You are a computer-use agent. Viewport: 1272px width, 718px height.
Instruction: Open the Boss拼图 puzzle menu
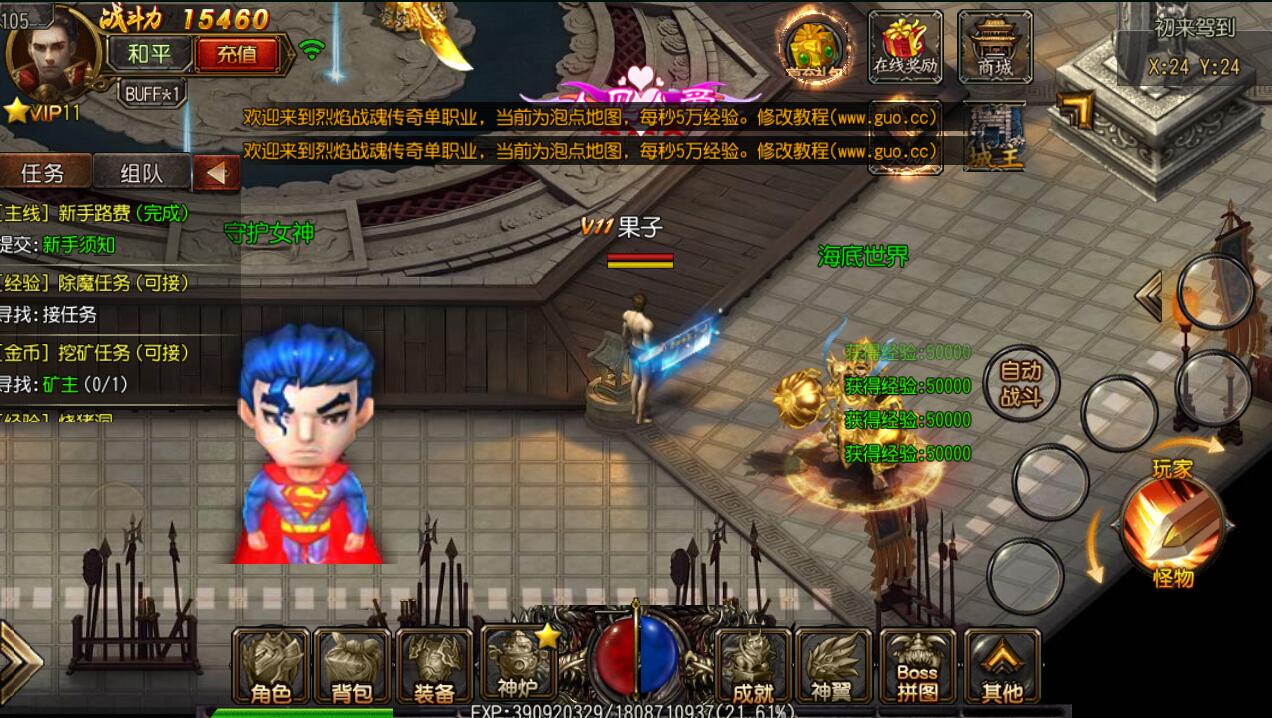(x=917, y=665)
